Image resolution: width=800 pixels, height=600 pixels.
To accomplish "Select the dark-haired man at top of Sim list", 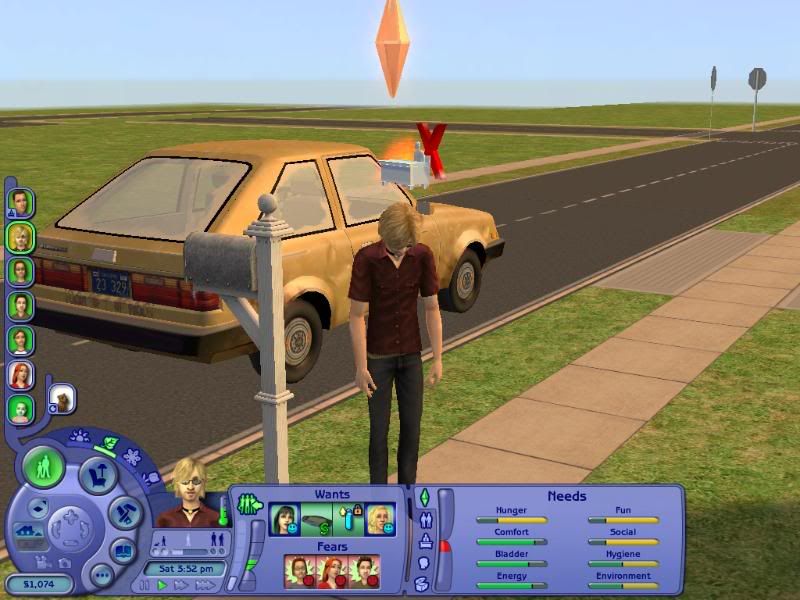I will (20, 203).
